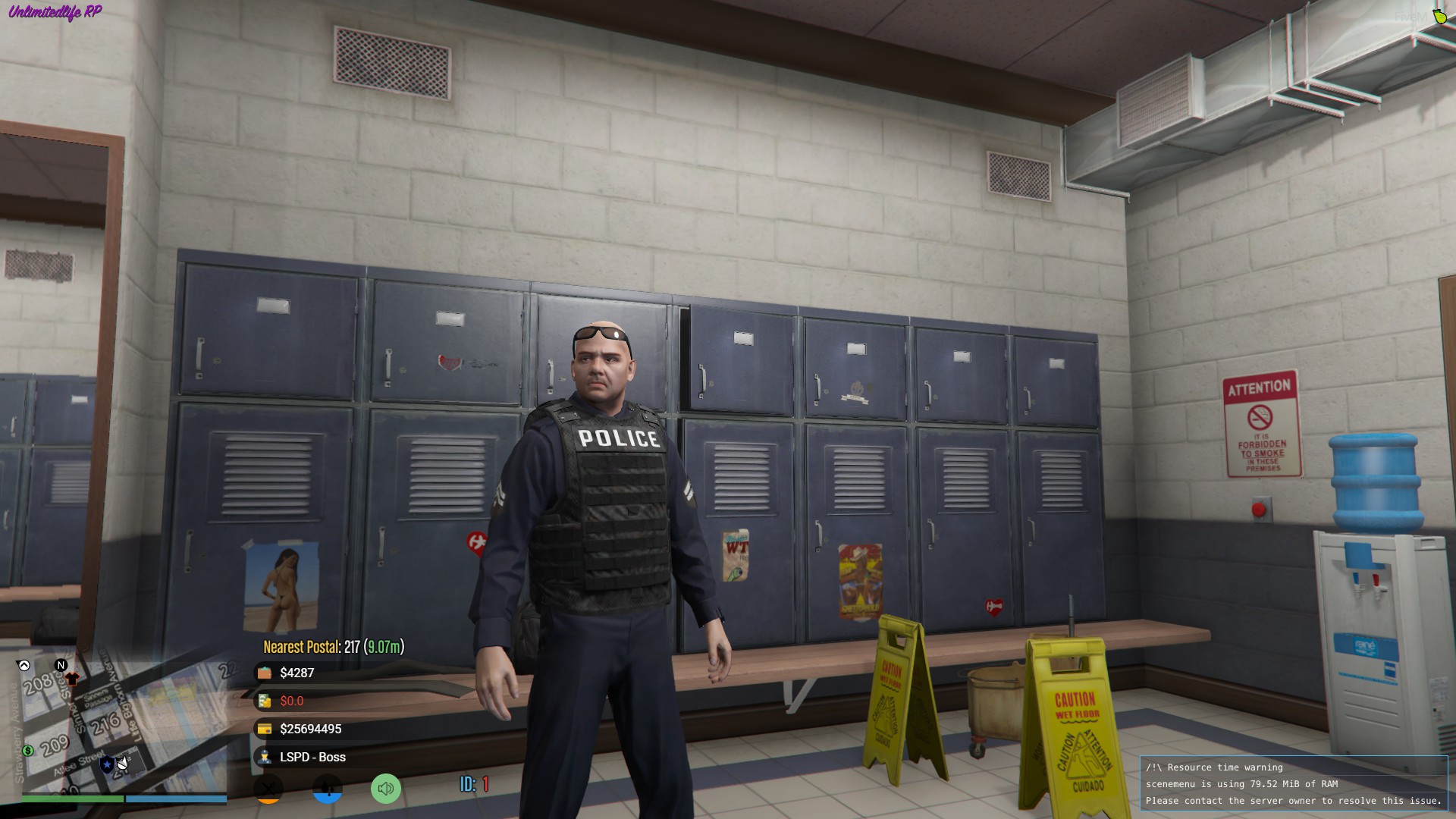Select the clothing store shirt blip on the minimap
The width and height of the screenshot is (1456, 819).
coord(74,679)
